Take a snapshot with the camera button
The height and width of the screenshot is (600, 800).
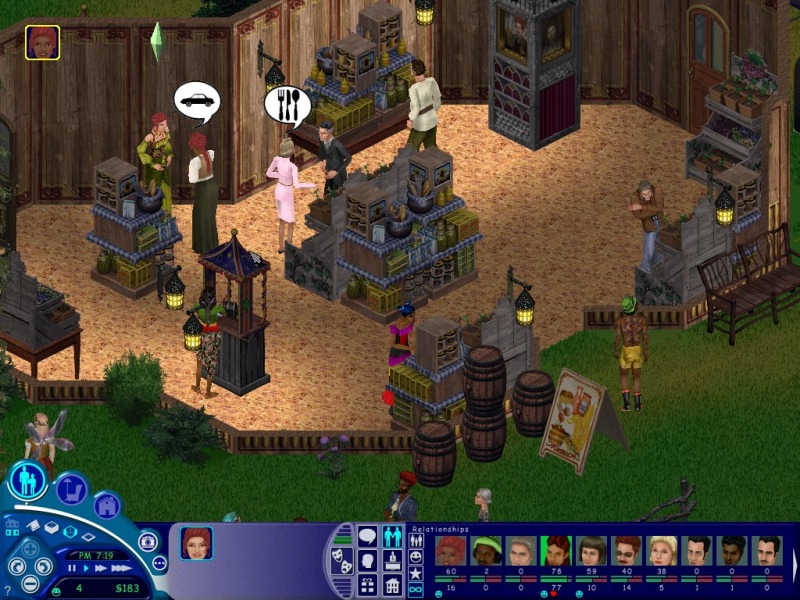click(x=148, y=541)
